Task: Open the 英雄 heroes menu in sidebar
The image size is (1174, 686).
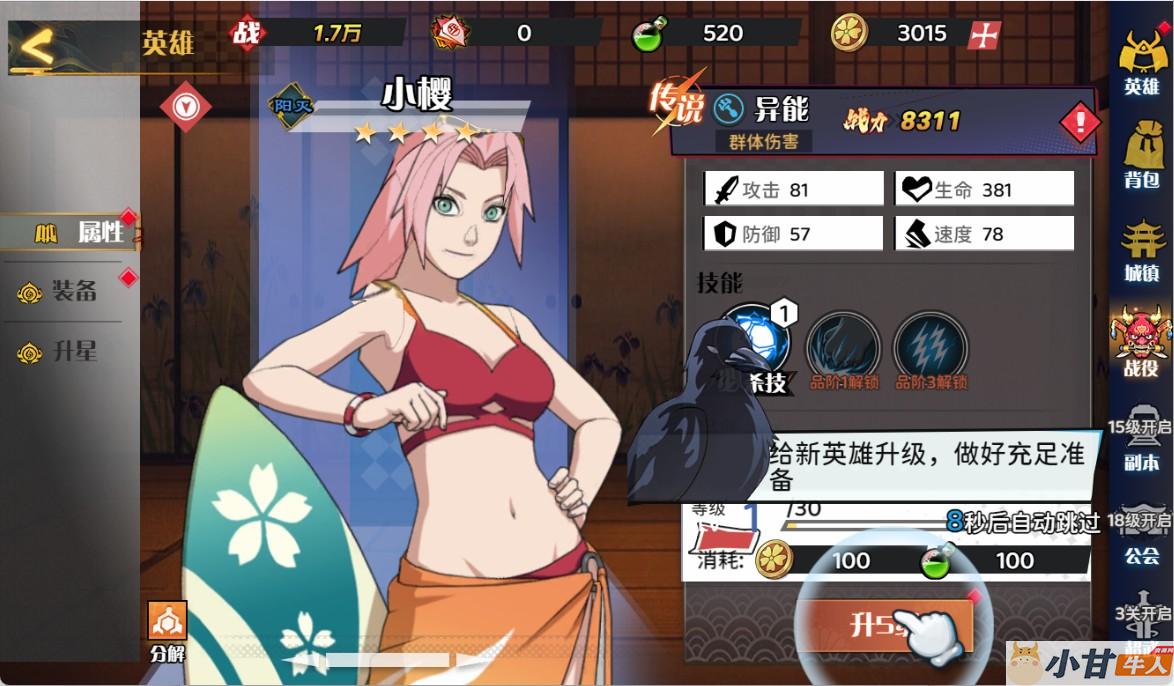Action: (x=1141, y=64)
